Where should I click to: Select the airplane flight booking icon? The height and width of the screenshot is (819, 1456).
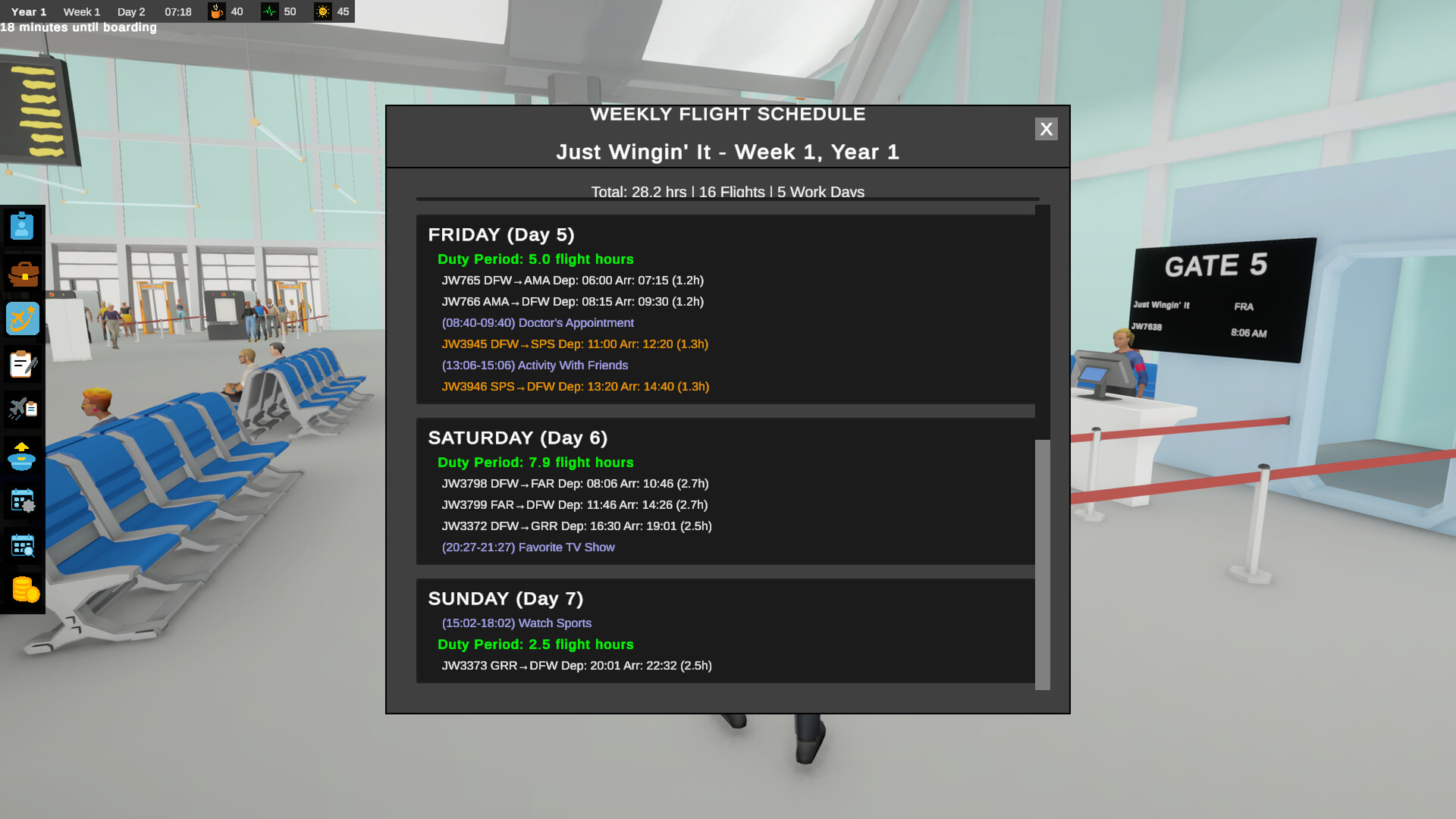[22, 318]
